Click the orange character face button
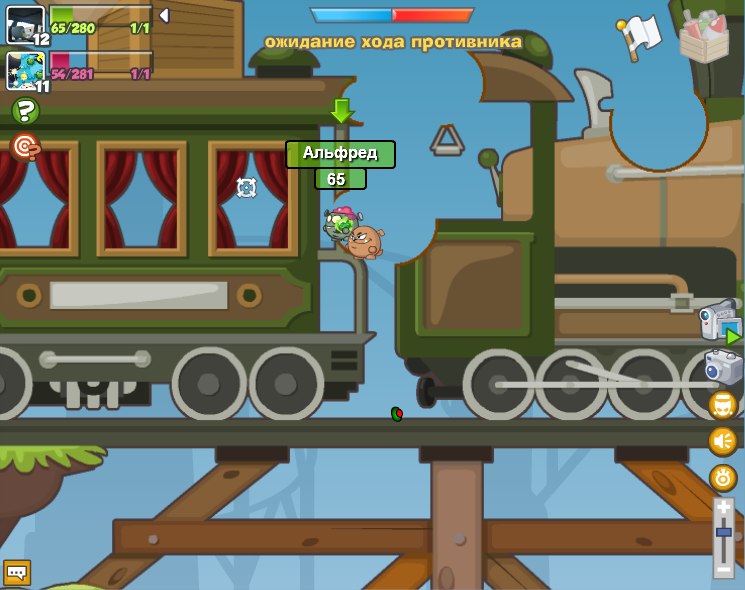This screenshot has width=745, height=590. 722,405
